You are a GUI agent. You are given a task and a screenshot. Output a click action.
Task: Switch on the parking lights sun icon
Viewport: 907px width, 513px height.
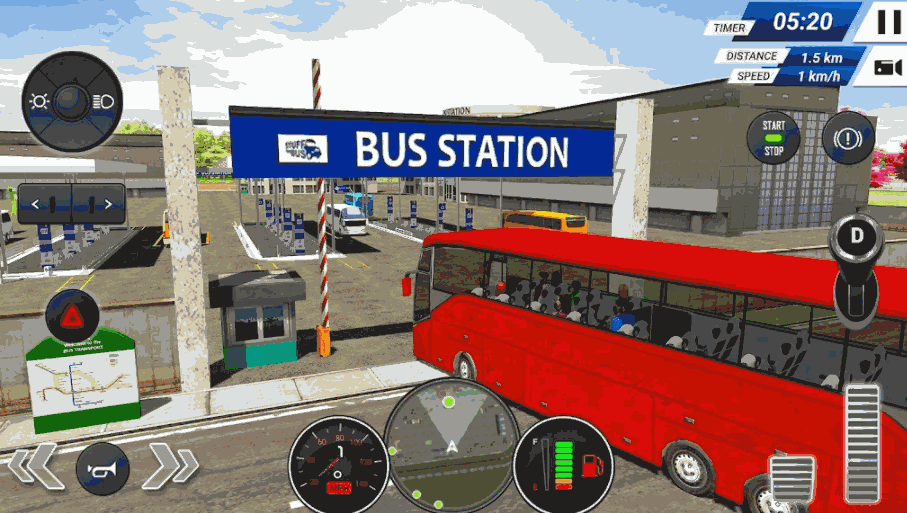[40, 100]
